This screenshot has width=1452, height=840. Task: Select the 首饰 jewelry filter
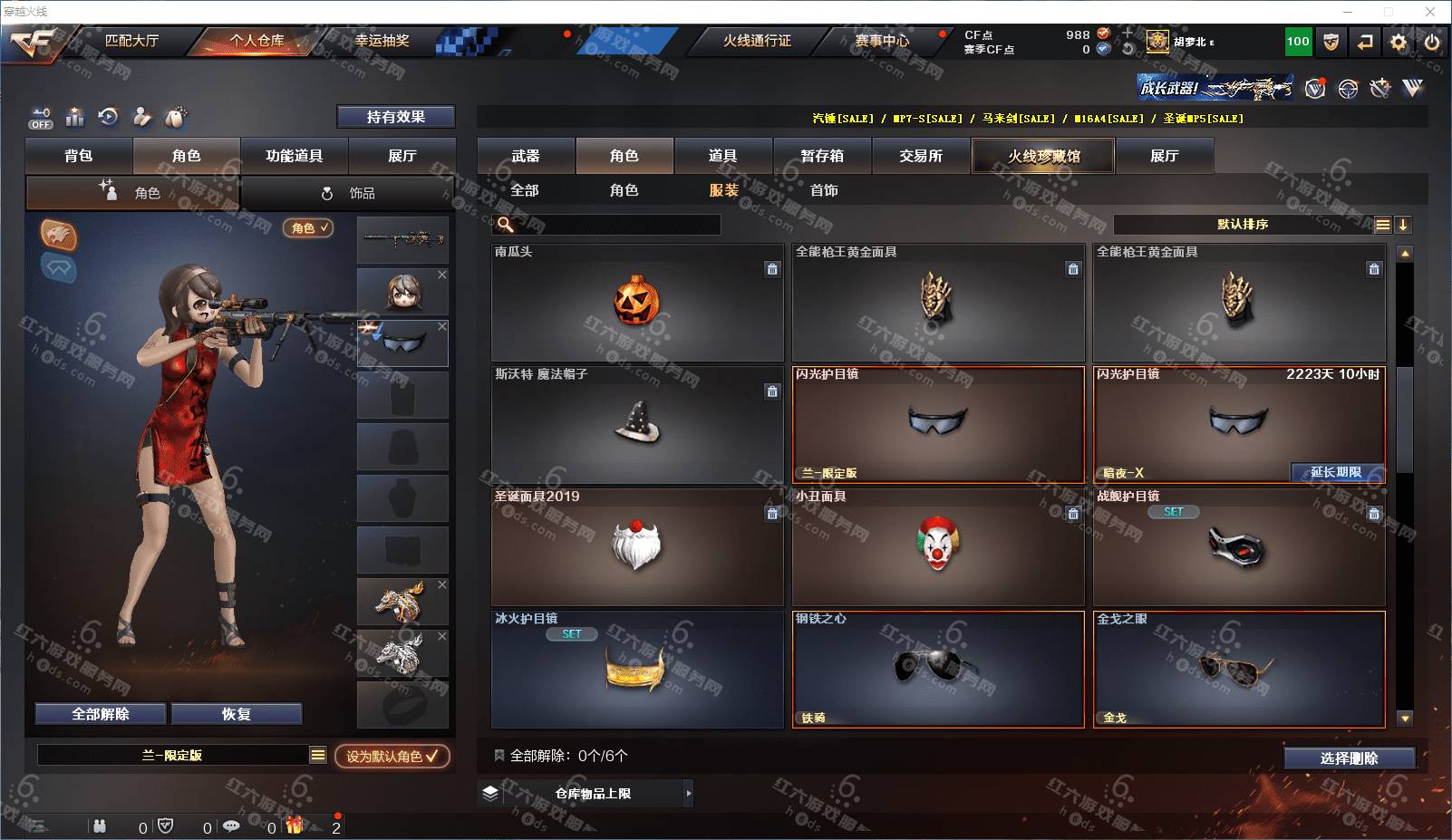tap(824, 190)
